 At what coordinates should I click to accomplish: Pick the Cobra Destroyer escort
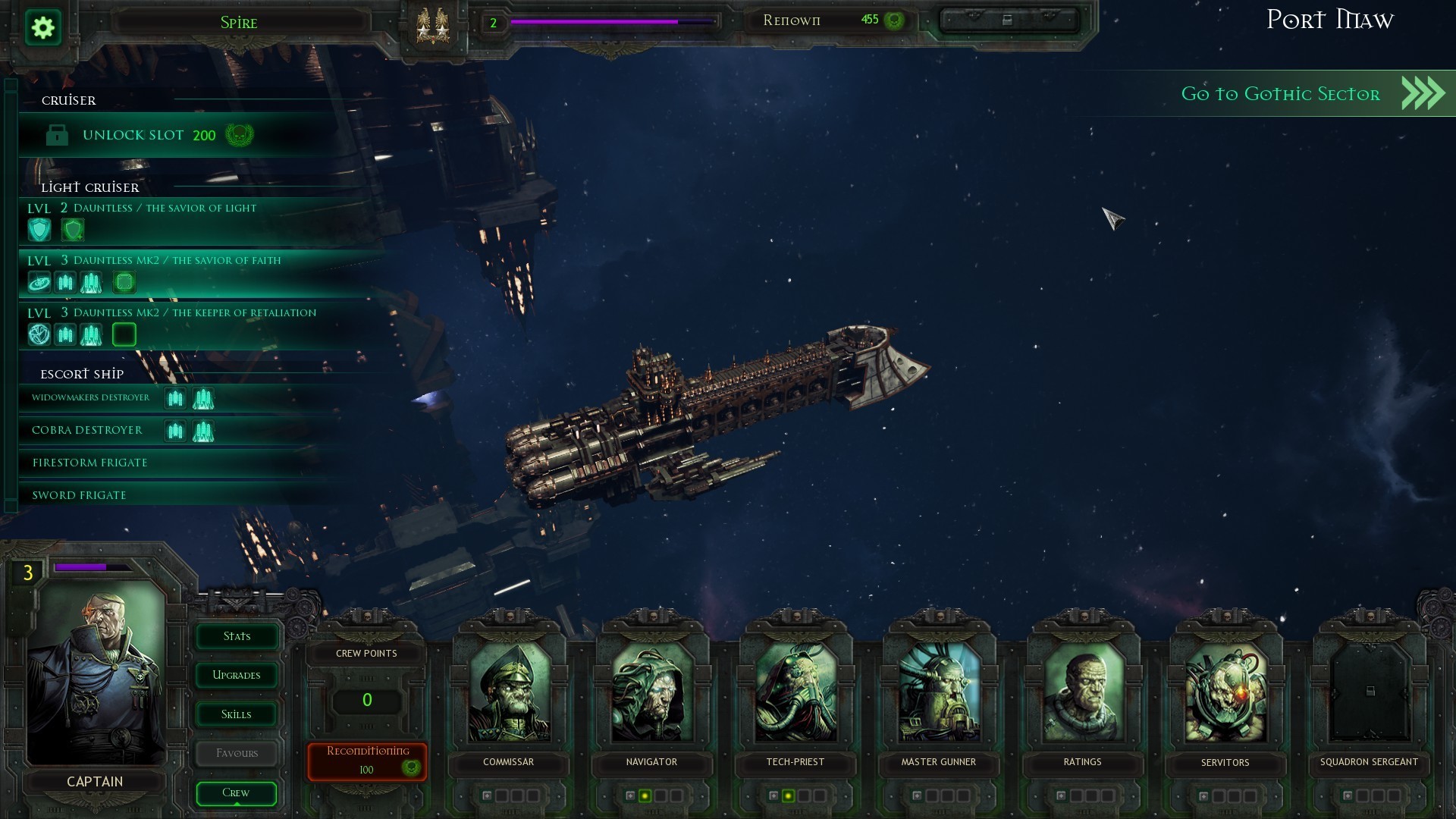[x=87, y=430]
